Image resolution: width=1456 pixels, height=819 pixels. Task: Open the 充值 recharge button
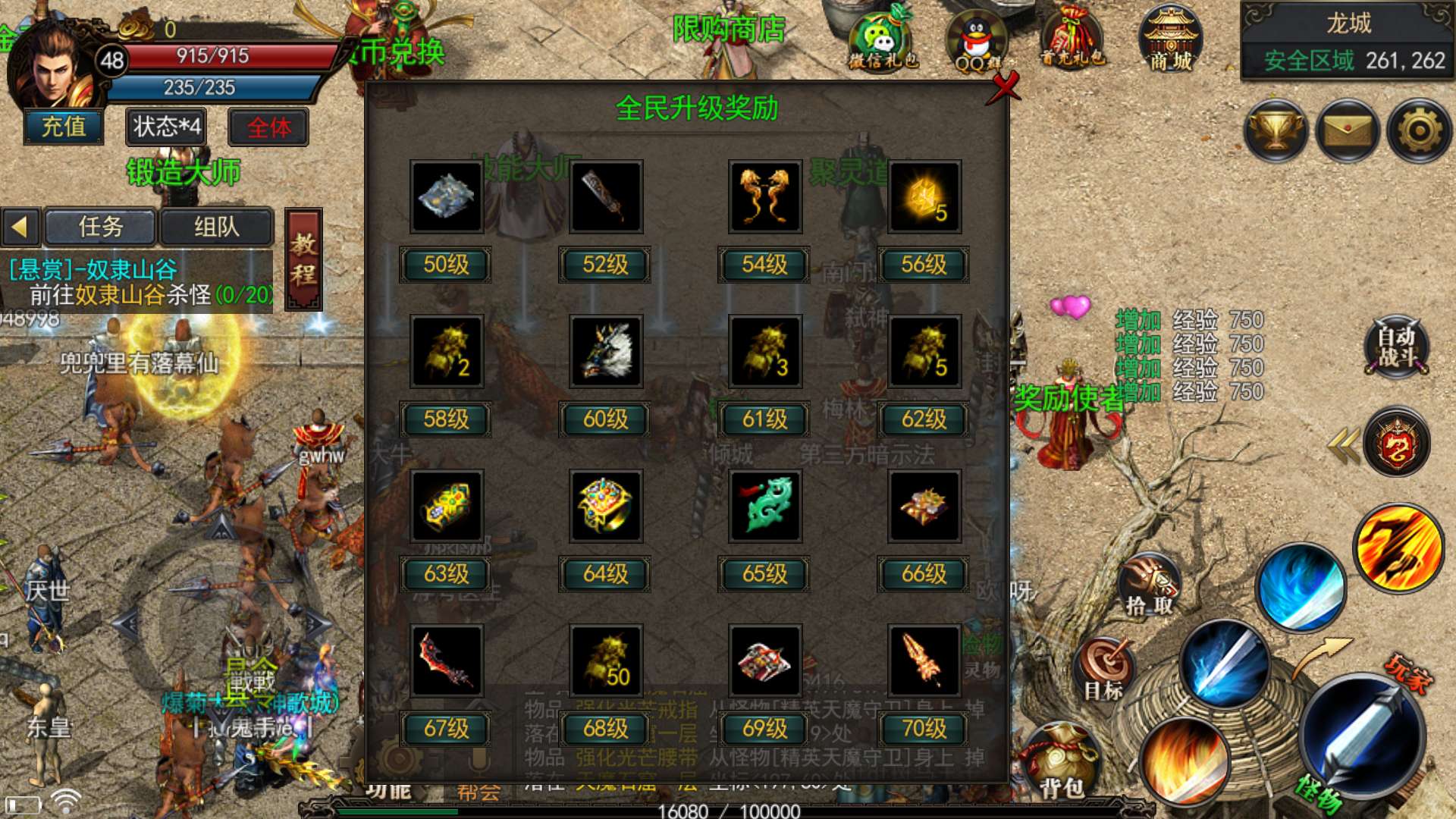click(x=64, y=127)
